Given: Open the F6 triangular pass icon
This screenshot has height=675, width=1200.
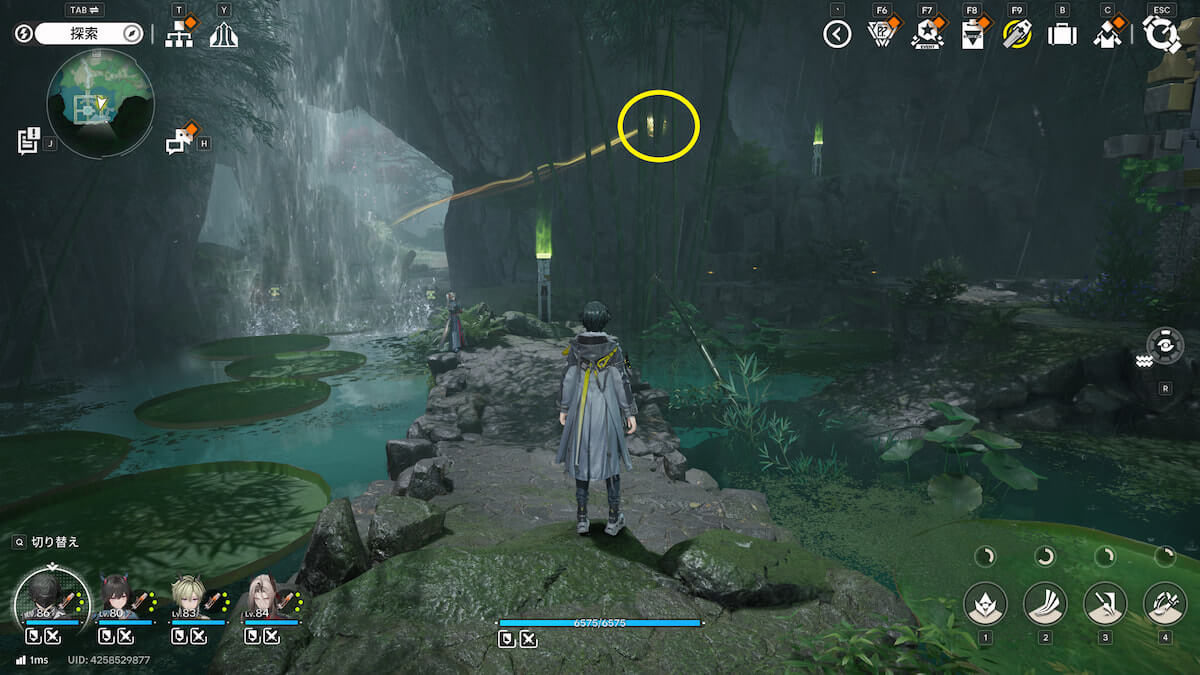Looking at the screenshot, I should point(881,34).
